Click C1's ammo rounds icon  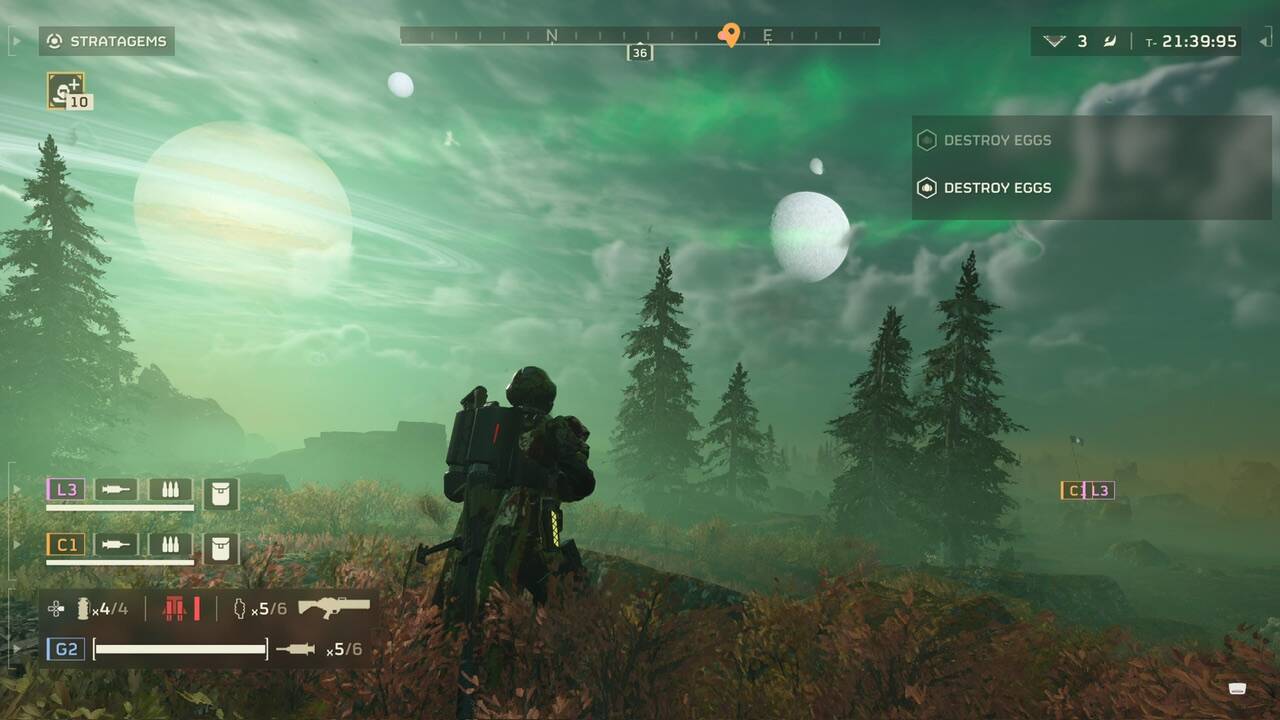click(170, 544)
